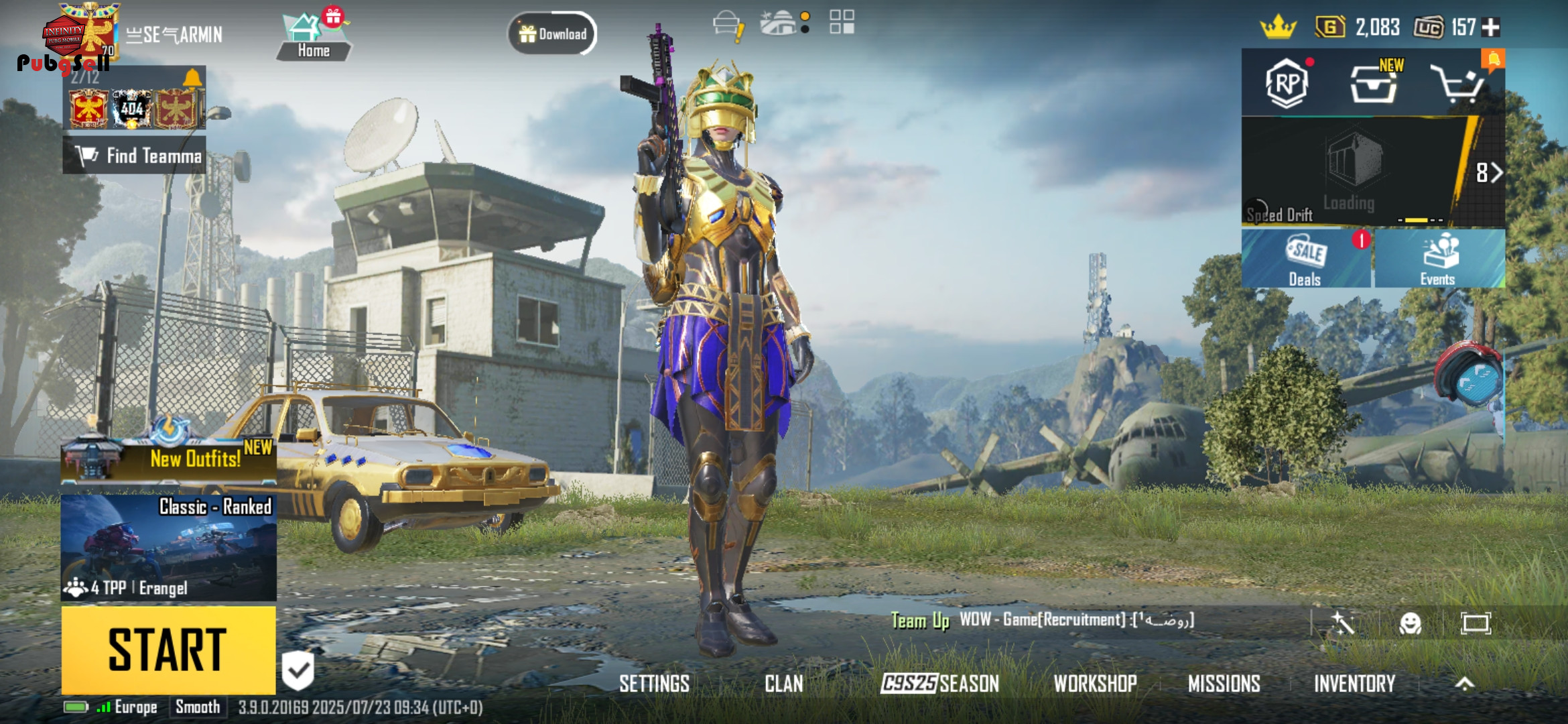This screenshot has height=724, width=1568.
Task: Expand the bottom menu with the arrow
Action: (x=1465, y=684)
